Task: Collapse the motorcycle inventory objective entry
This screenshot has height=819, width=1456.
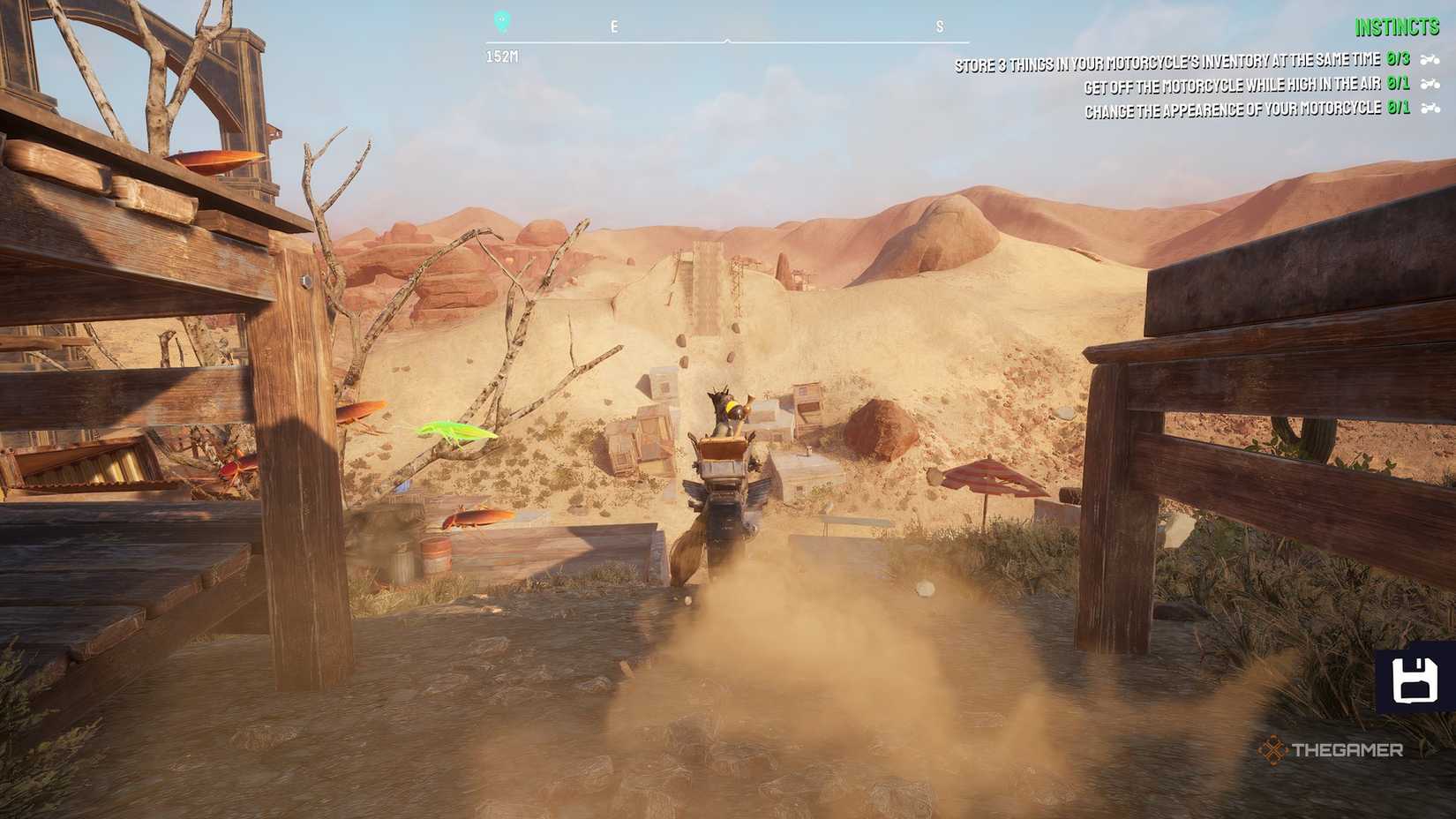Action: coord(1165,60)
